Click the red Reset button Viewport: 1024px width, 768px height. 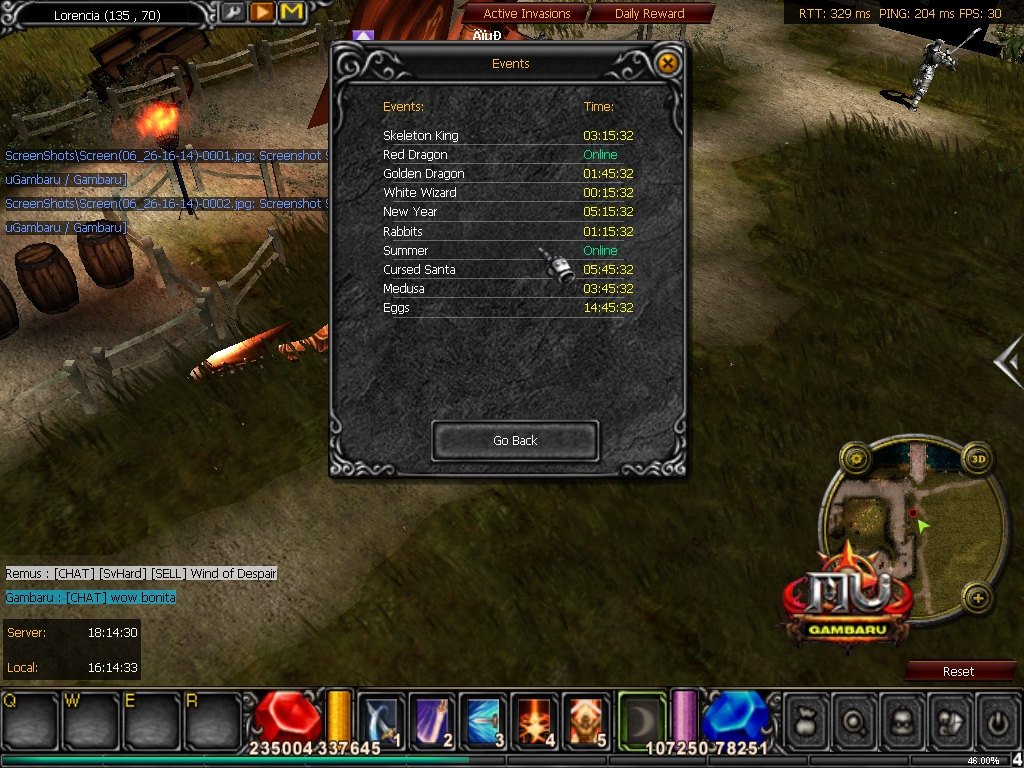[958, 671]
